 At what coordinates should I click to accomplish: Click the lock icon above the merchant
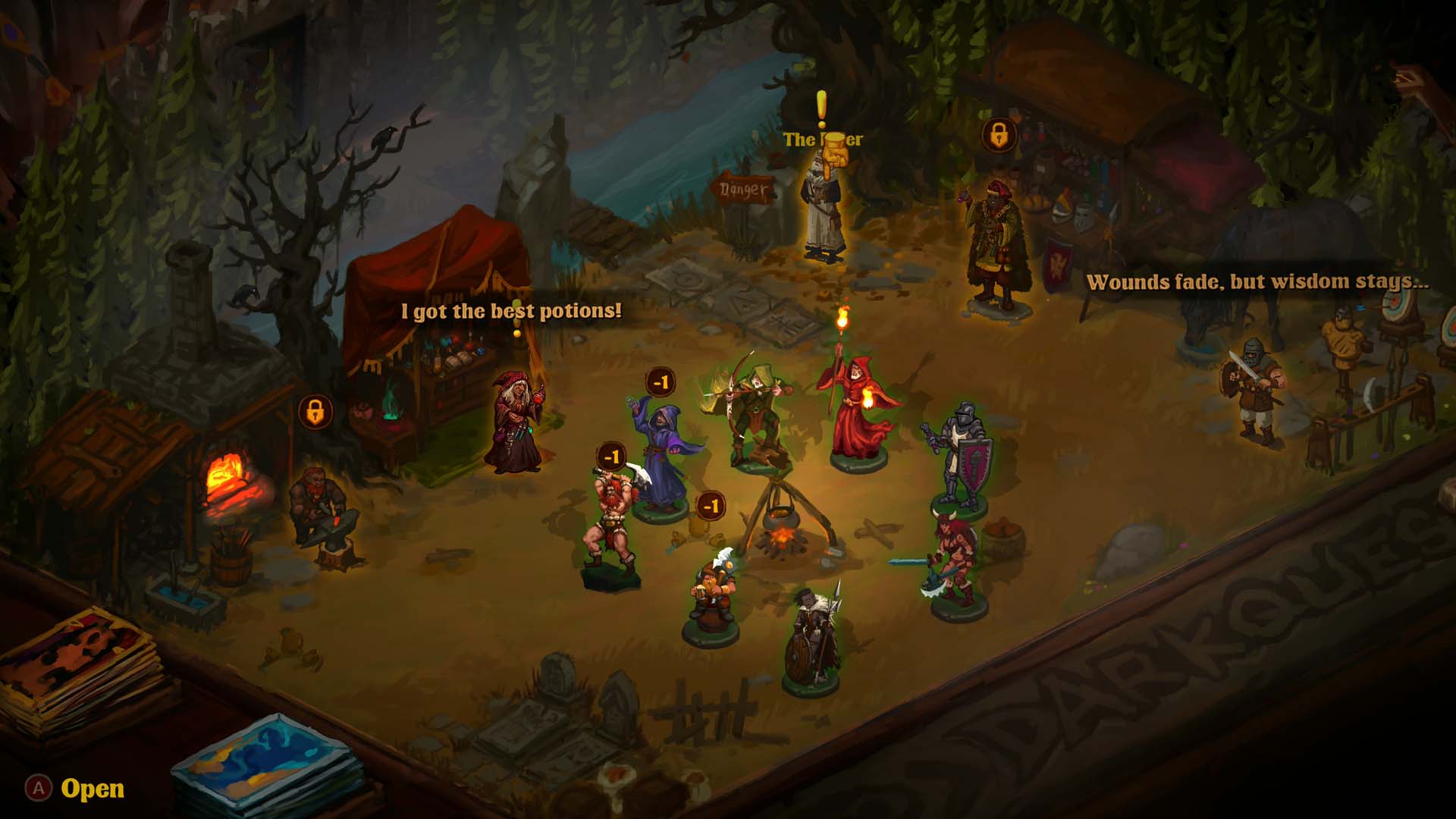(x=999, y=136)
